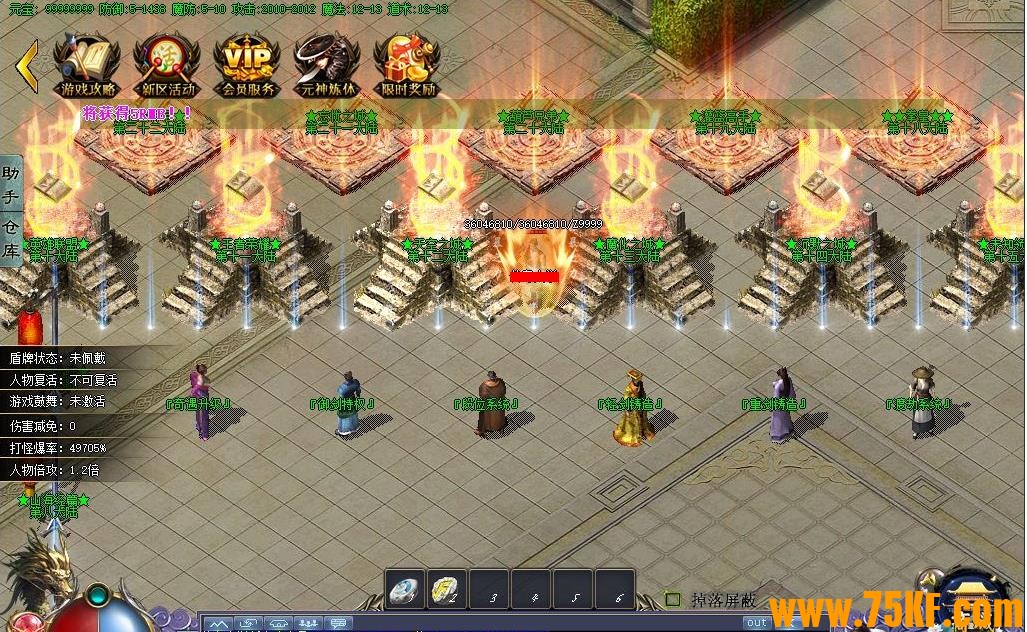This screenshot has width=1027, height=632.
Task: Open the 新区活动 events icon
Action: click(x=167, y=64)
